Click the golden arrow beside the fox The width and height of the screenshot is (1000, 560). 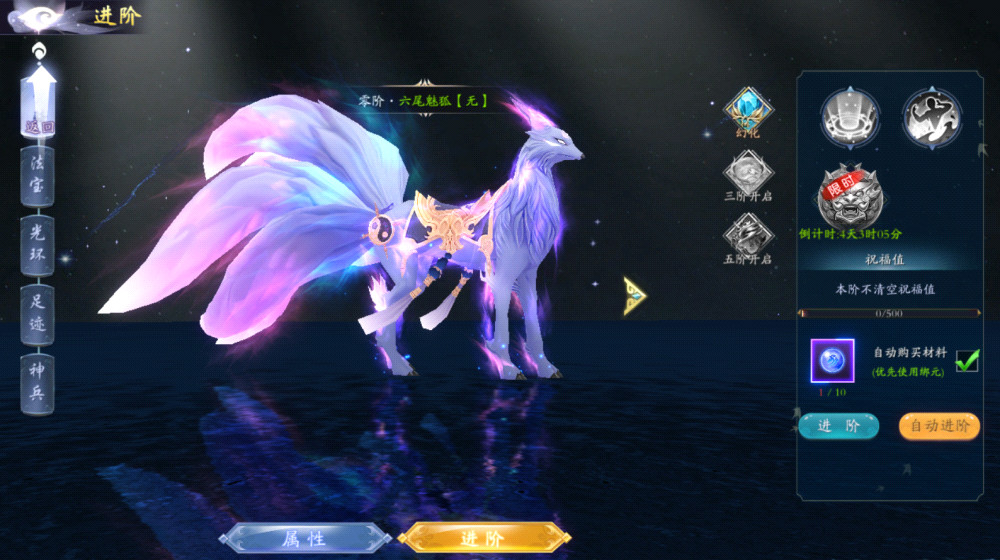(634, 296)
